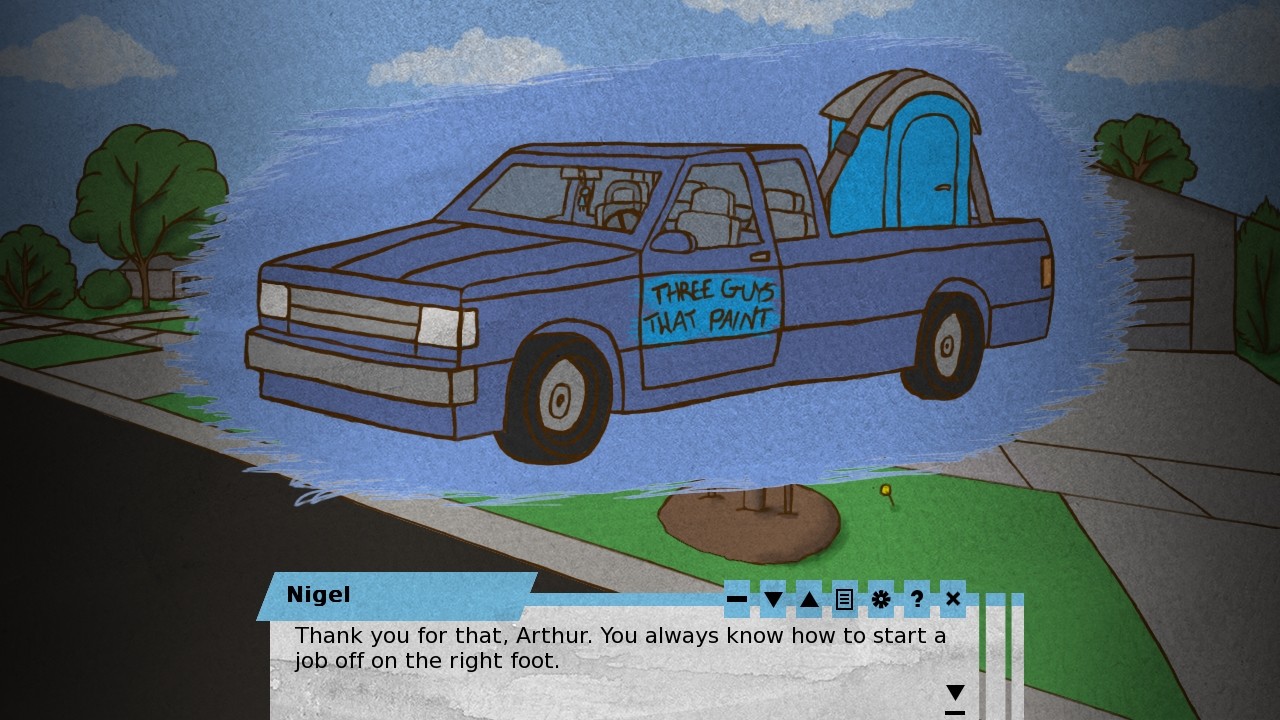Open the dialogue log page icon

pos(845,599)
